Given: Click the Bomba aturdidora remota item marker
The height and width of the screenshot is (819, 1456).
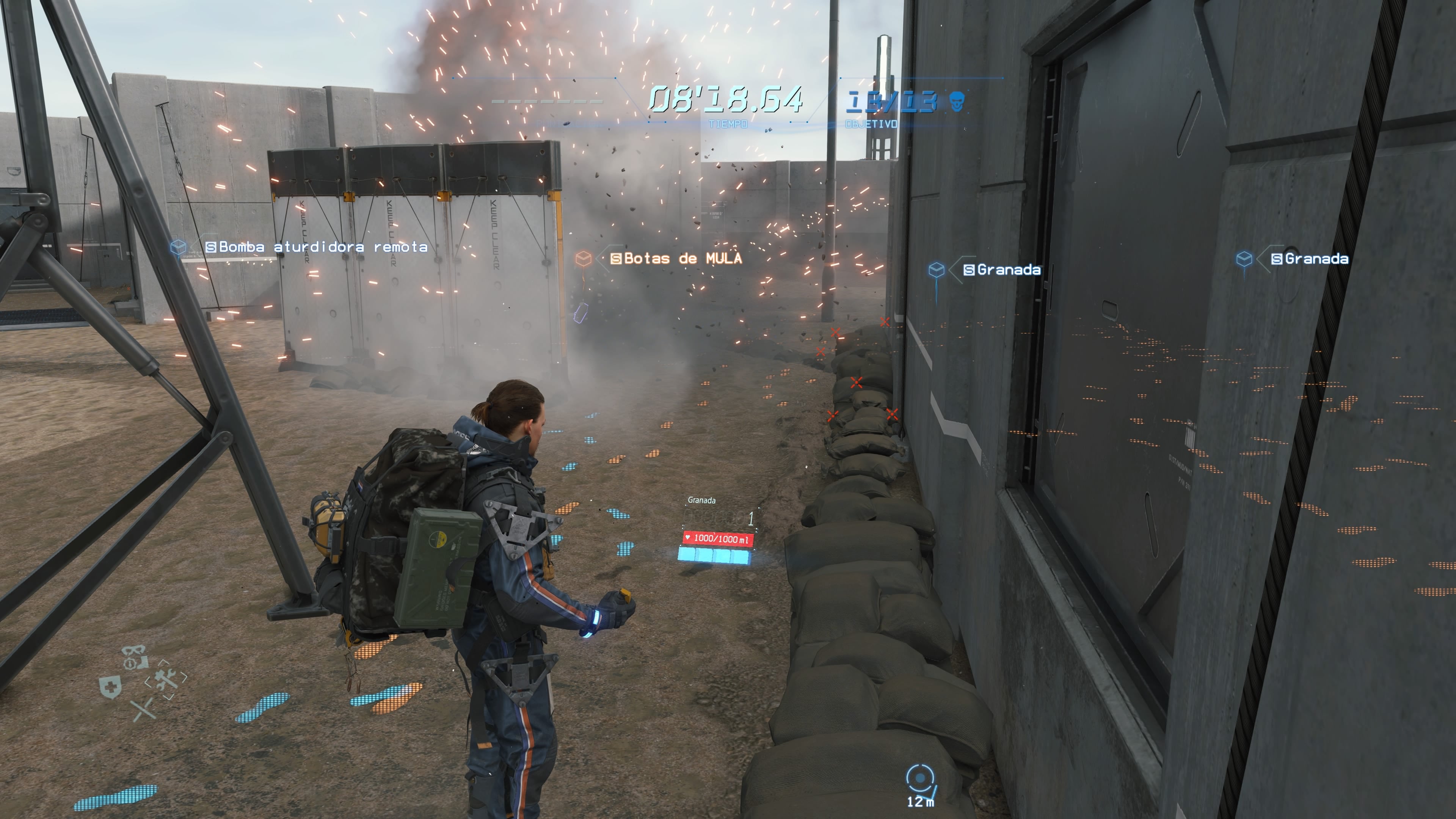Looking at the screenshot, I should point(179,247).
